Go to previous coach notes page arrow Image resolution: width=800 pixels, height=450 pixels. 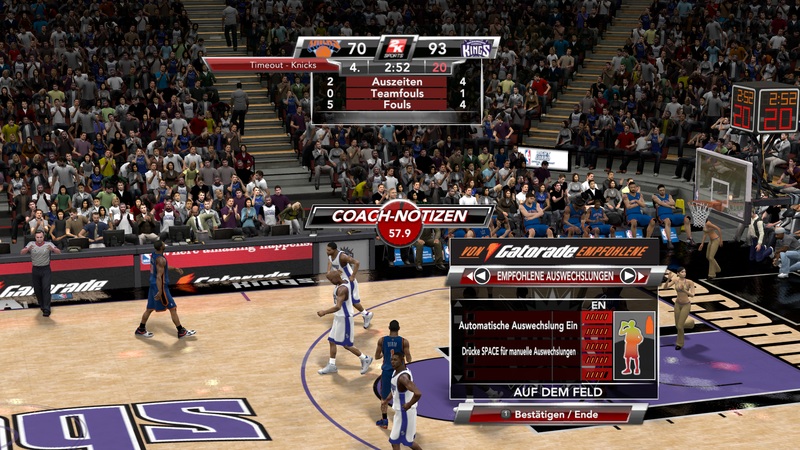tap(482, 276)
